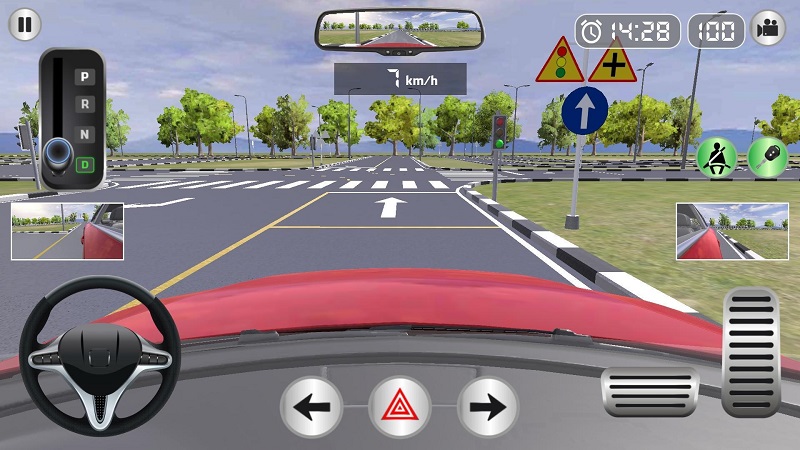Viewport: 800px width, 450px height.
Task: Turn on the hazard warning lights
Action: click(400, 407)
